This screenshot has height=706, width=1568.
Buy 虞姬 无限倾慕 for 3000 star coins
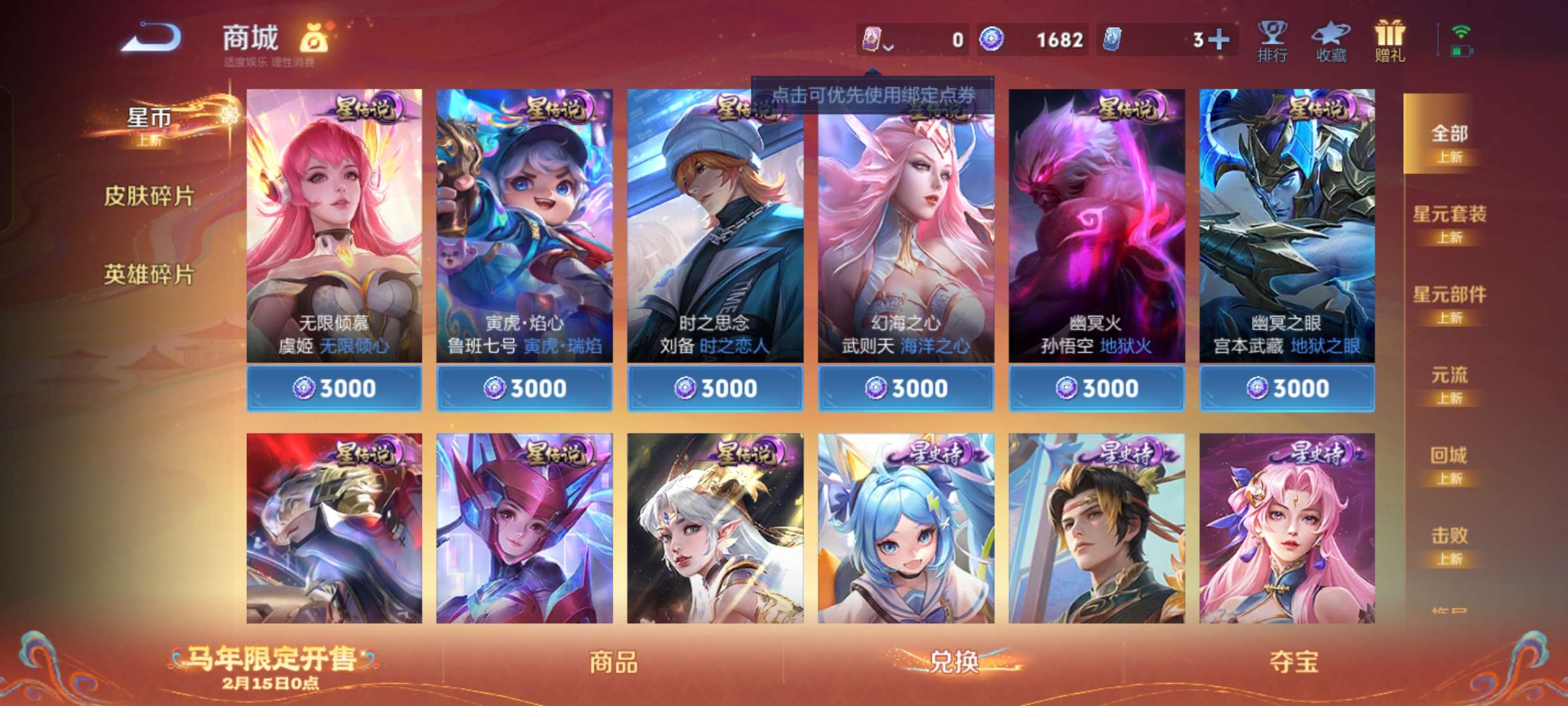click(335, 387)
